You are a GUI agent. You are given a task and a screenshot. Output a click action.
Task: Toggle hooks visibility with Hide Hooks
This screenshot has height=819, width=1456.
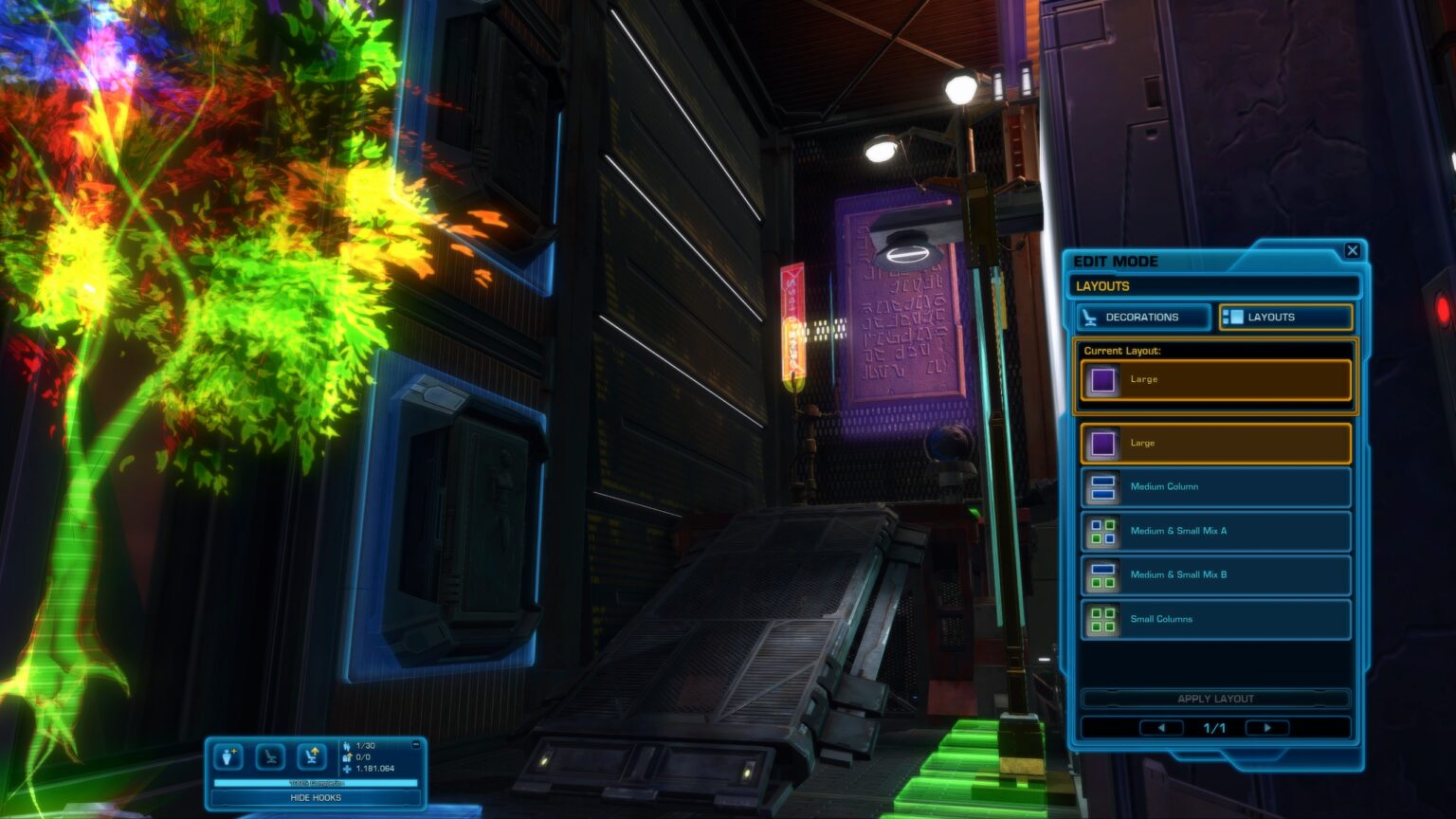316,797
